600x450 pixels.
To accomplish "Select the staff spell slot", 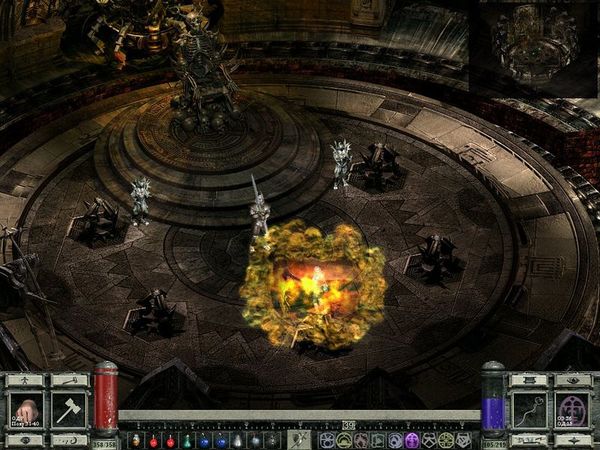I will tap(529, 410).
